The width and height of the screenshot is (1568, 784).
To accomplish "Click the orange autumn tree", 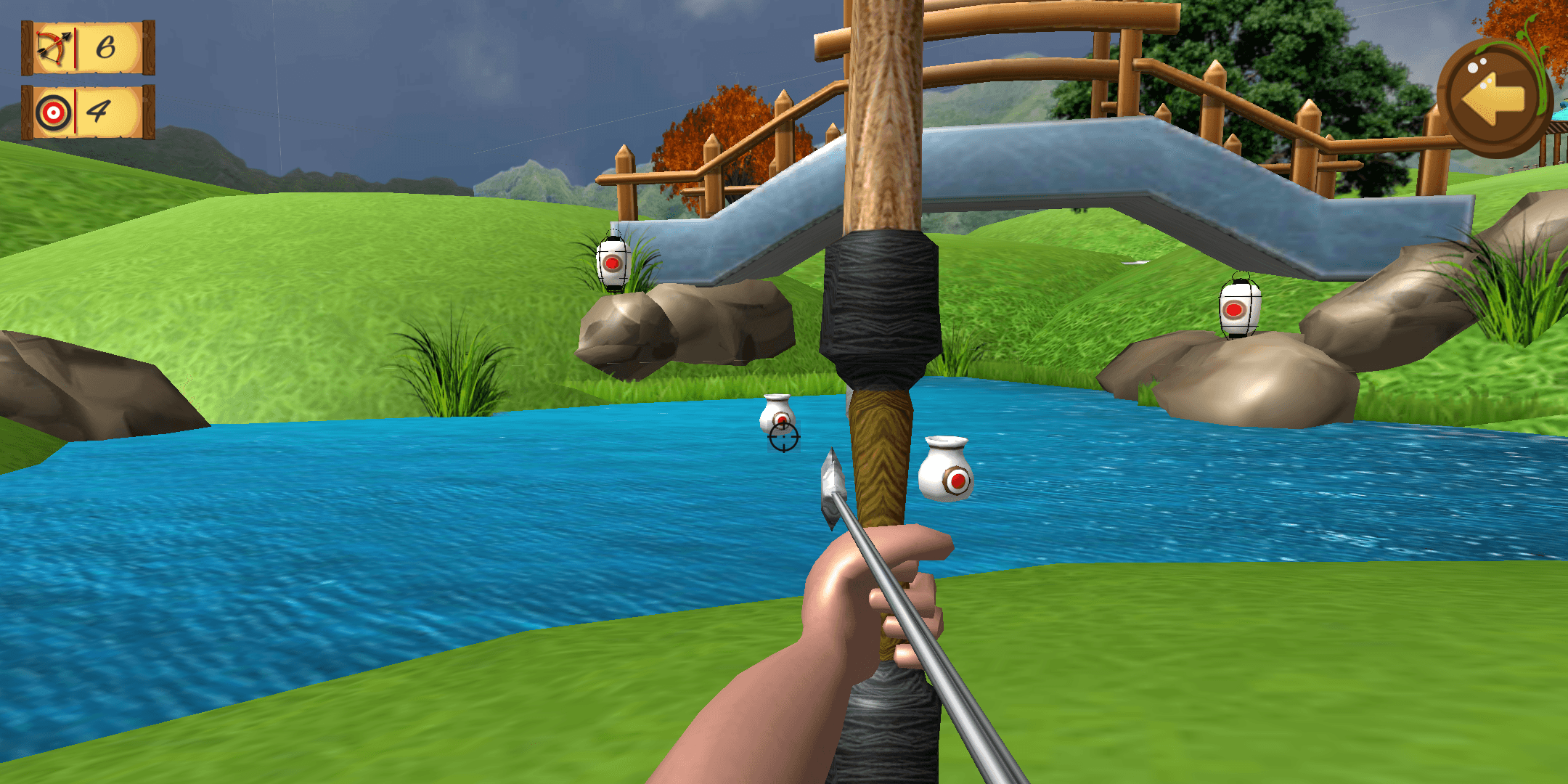I will pos(719,131).
